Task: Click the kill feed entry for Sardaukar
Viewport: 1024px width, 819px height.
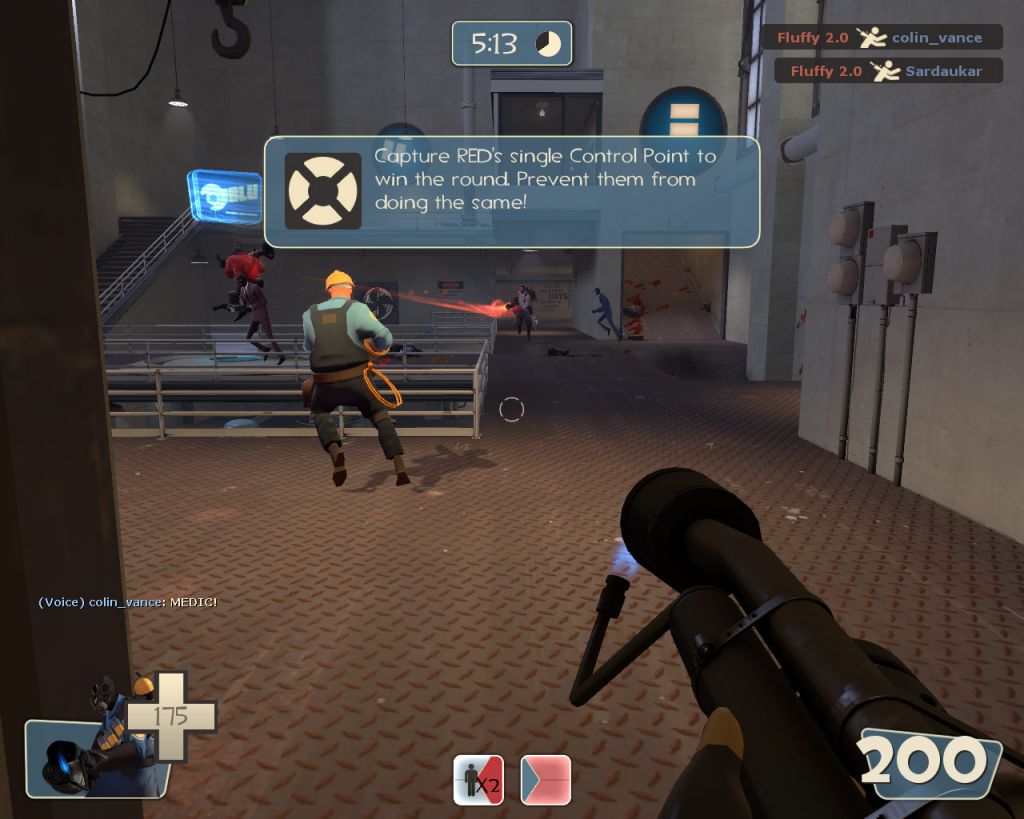Action: (x=889, y=71)
